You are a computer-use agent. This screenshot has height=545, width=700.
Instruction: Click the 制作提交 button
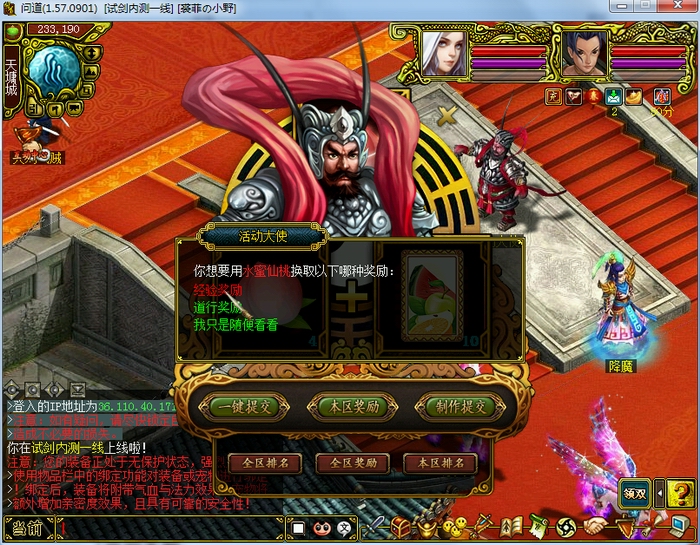coord(461,407)
